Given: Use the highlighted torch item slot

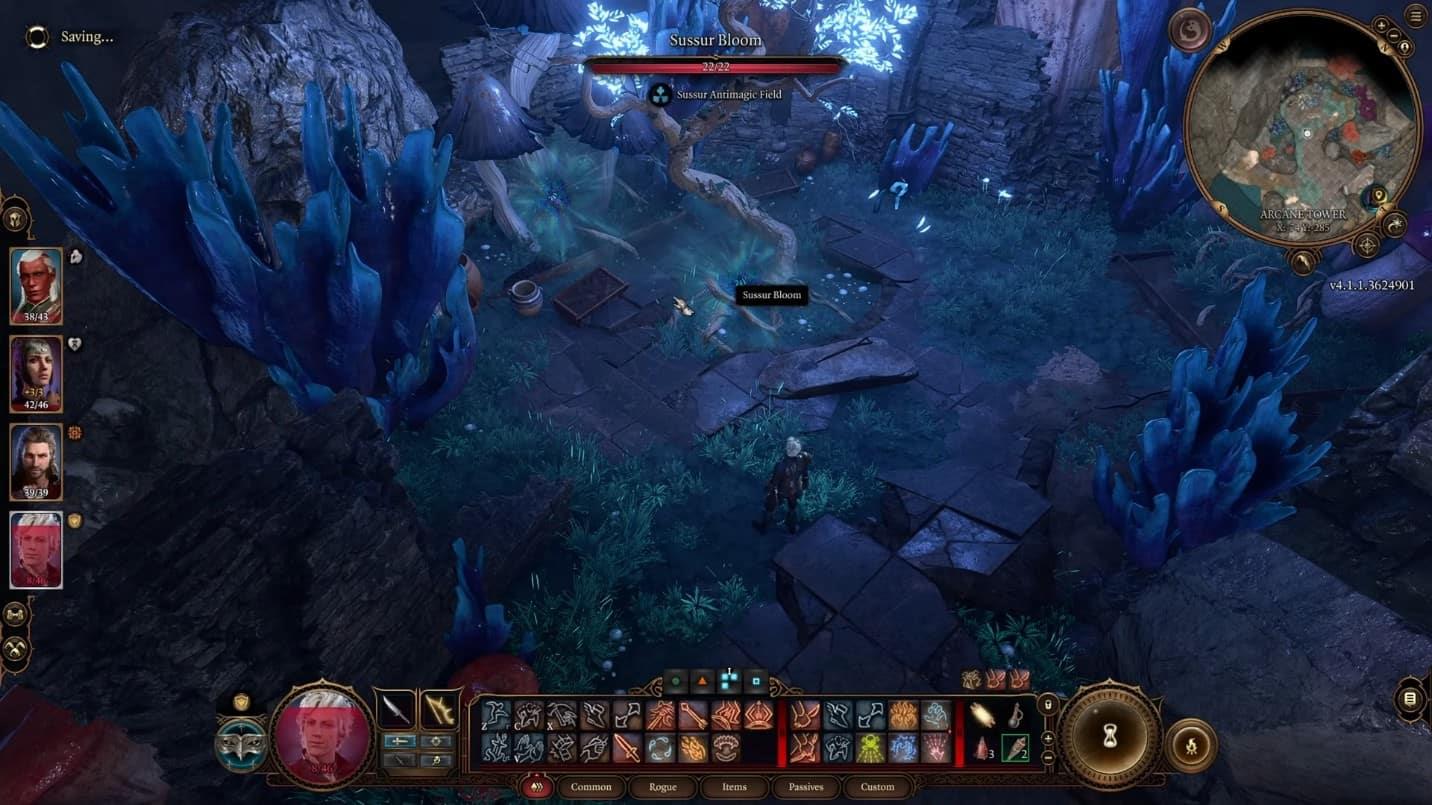Looking at the screenshot, I should click(x=1015, y=748).
